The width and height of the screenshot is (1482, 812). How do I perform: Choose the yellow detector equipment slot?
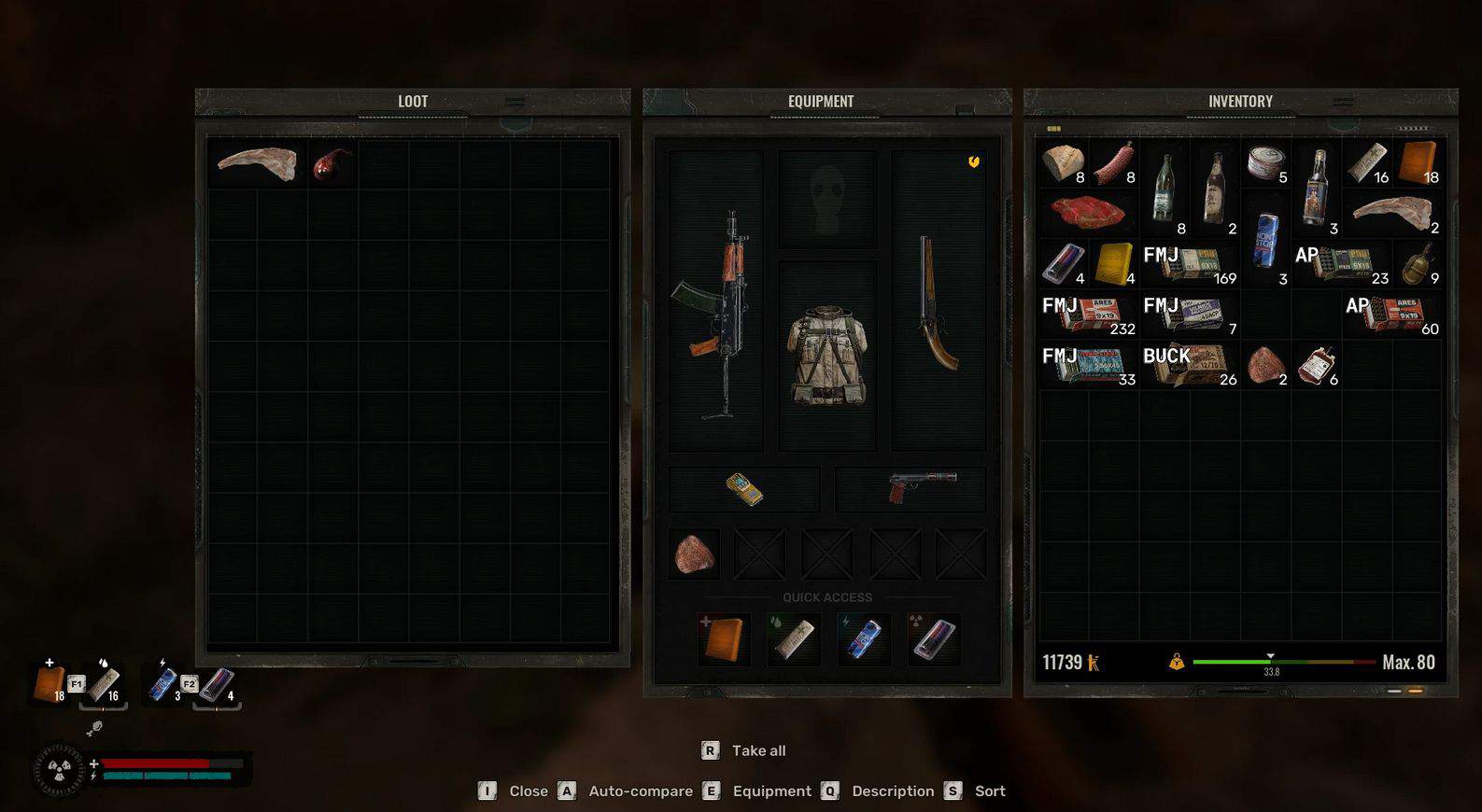744,489
